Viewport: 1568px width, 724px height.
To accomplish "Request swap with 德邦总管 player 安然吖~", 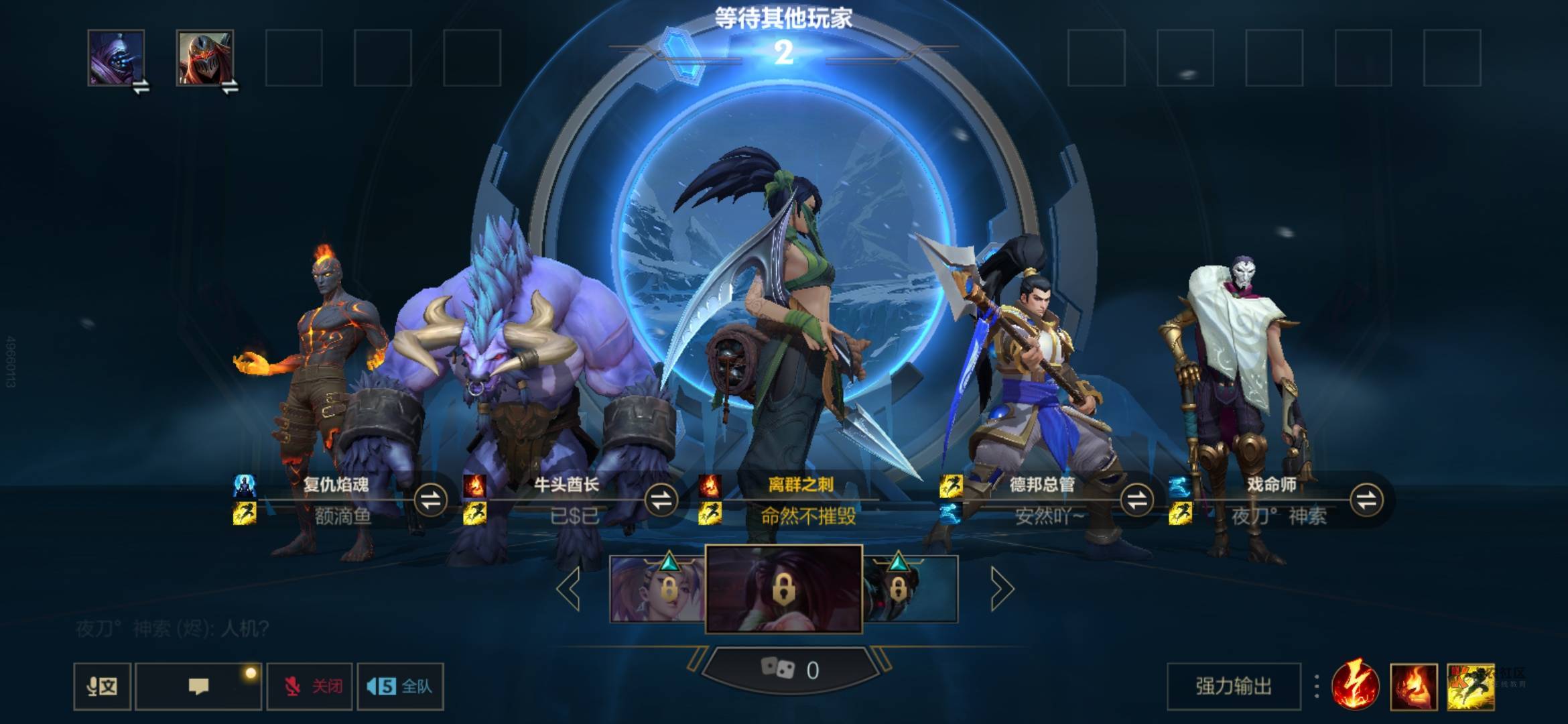I will point(1136,499).
